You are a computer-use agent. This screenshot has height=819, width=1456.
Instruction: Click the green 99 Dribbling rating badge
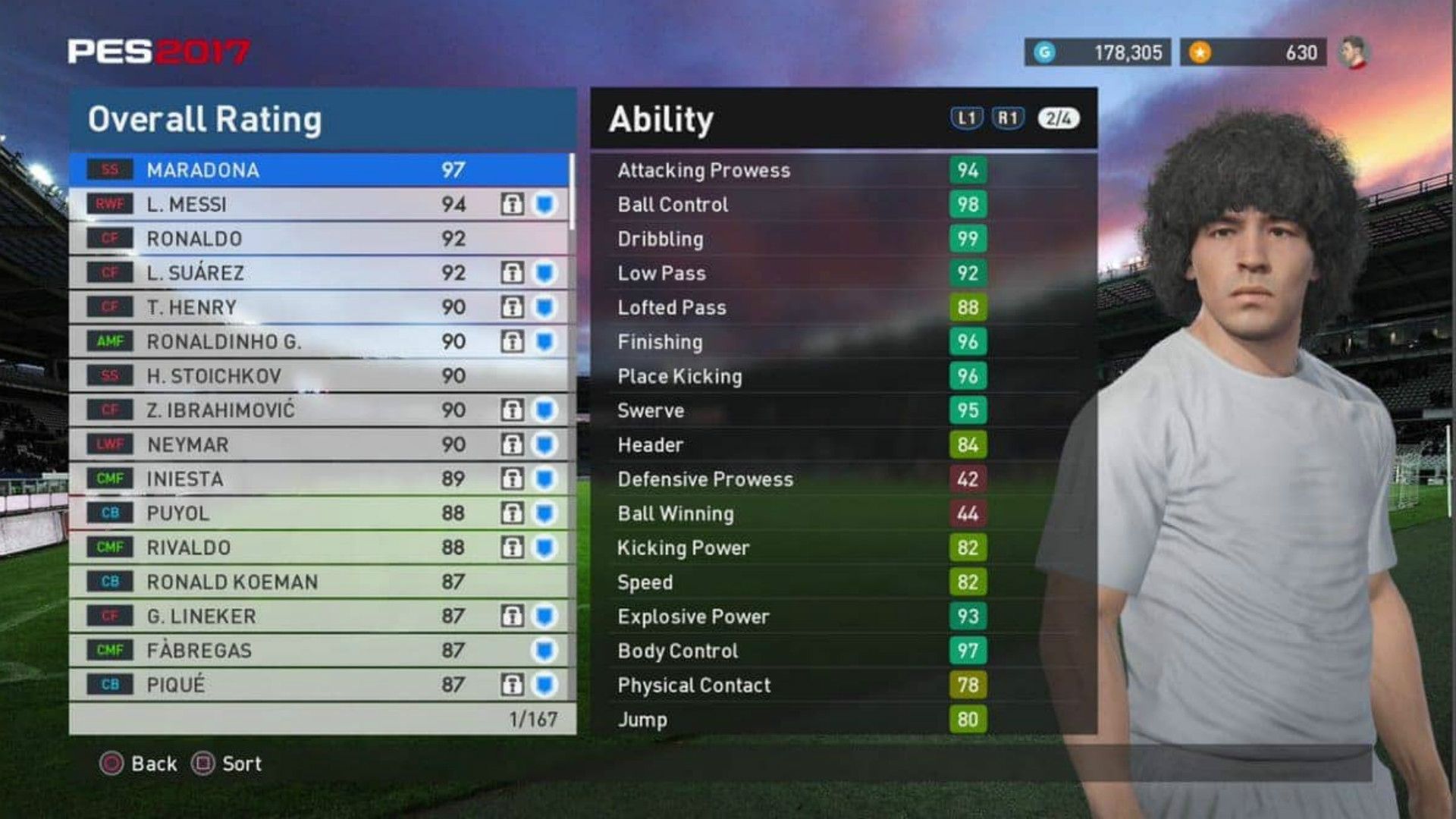click(968, 239)
